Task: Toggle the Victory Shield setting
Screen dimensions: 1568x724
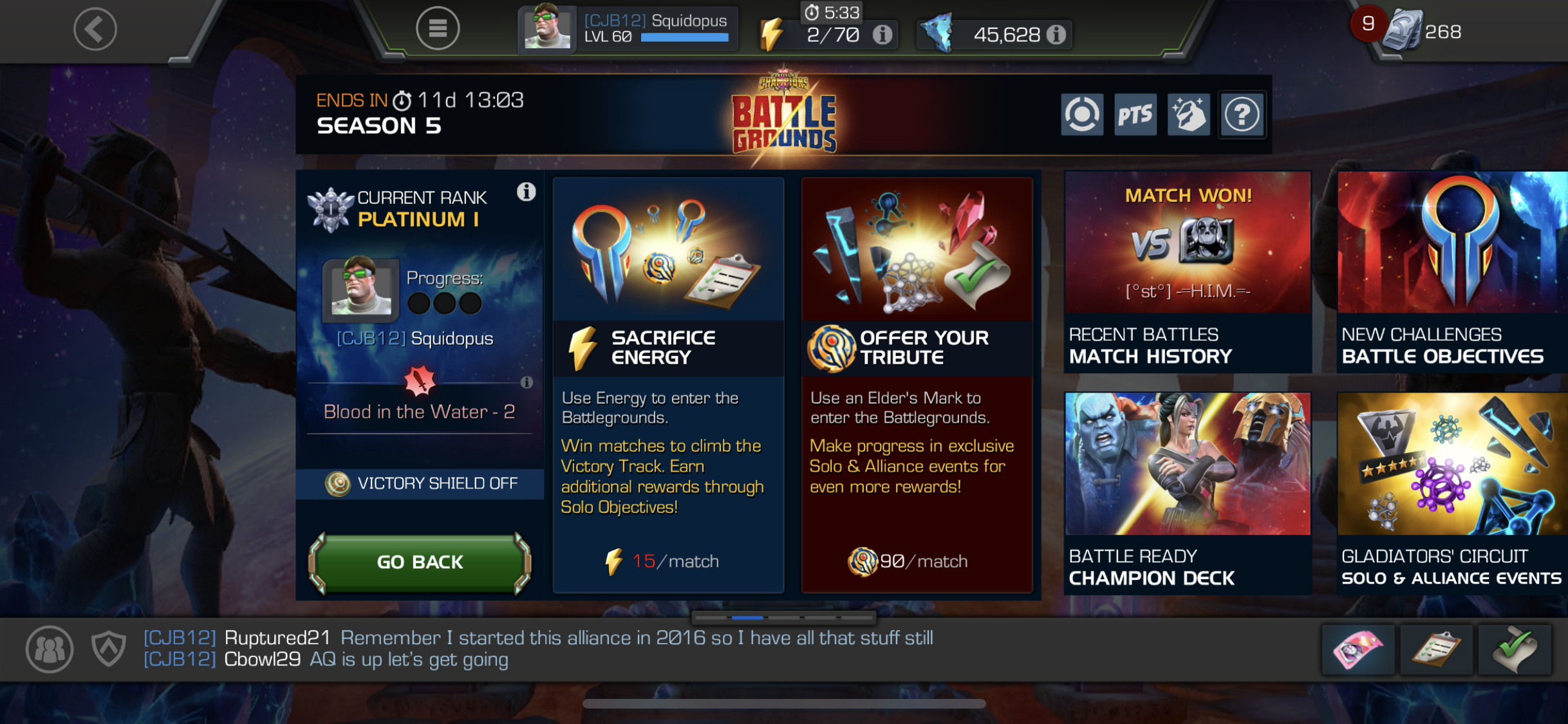Action: [419, 483]
